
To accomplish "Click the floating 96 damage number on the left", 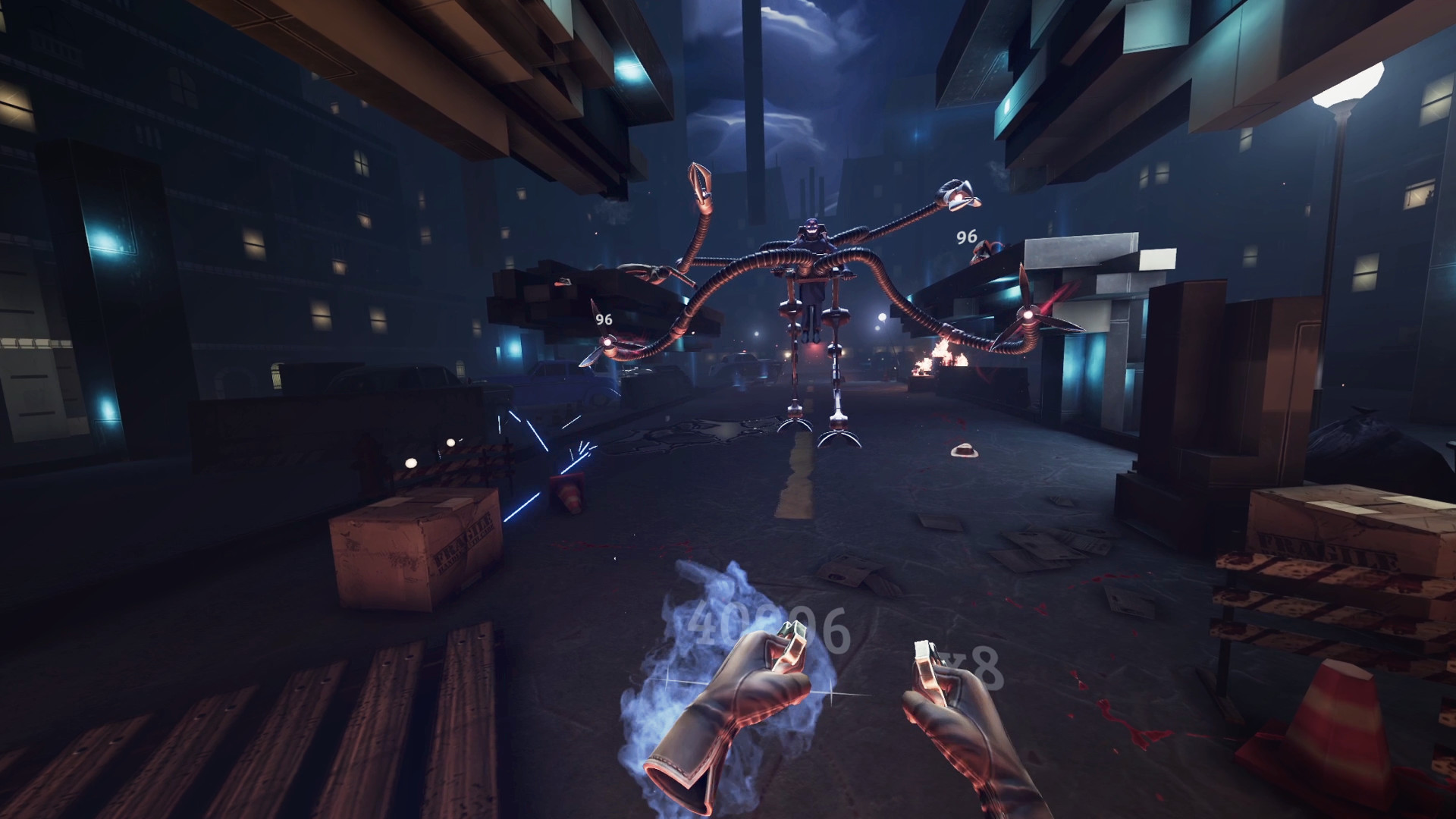I will 603,318.
